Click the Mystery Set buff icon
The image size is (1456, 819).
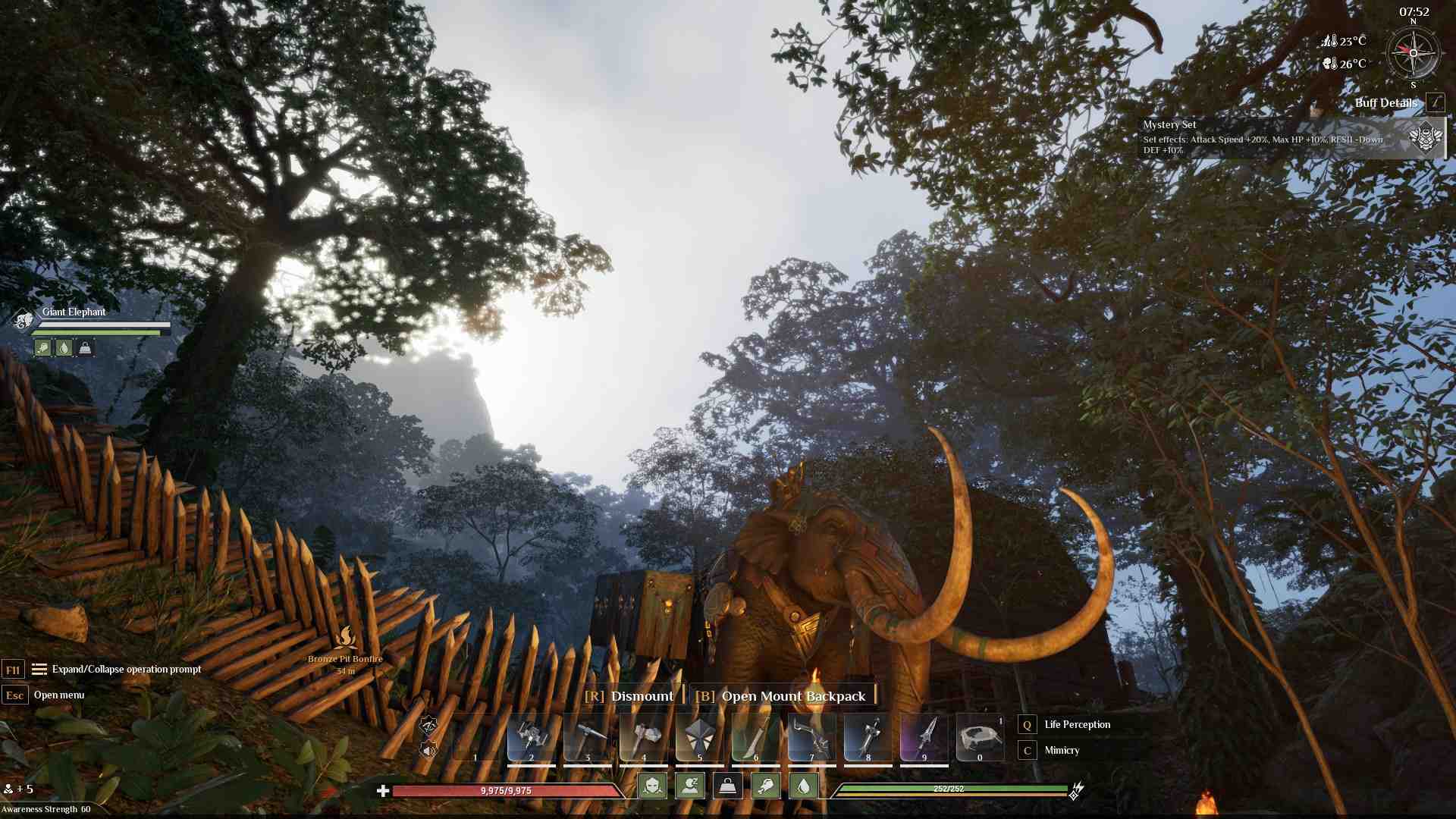coord(1424,140)
